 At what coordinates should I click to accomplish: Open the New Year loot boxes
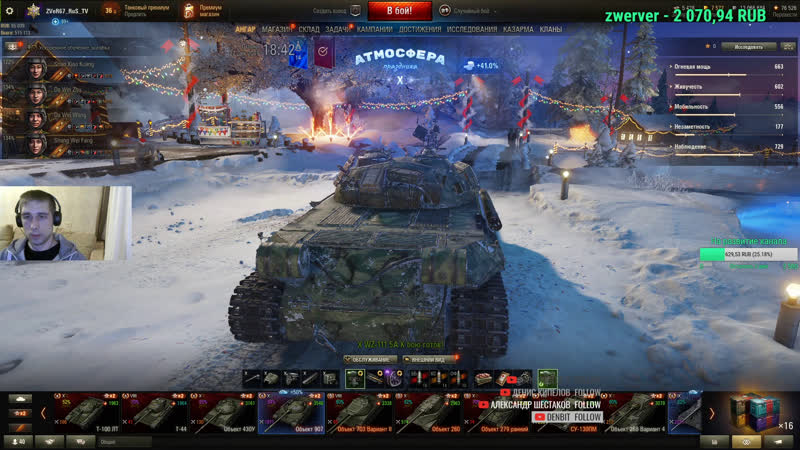click(756, 411)
